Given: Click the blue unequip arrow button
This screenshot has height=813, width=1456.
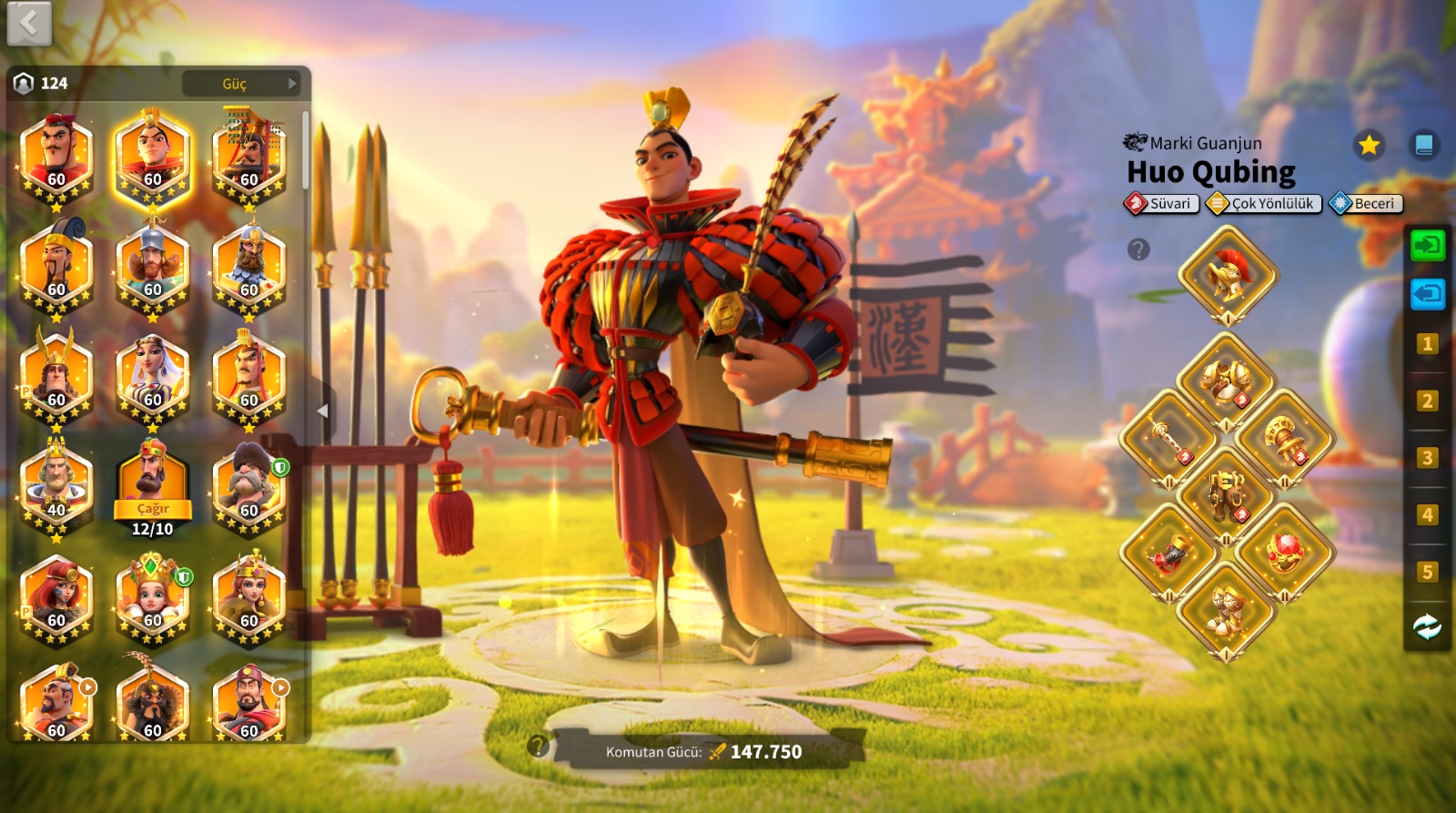Looking at the screenshot, I should click(x=1427, y=294).
